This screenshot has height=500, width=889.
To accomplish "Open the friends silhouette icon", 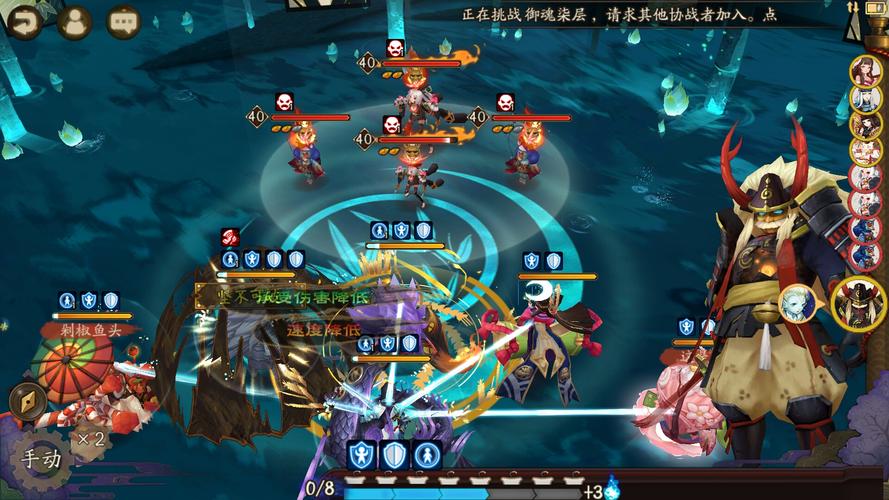I will coord(74,22).
